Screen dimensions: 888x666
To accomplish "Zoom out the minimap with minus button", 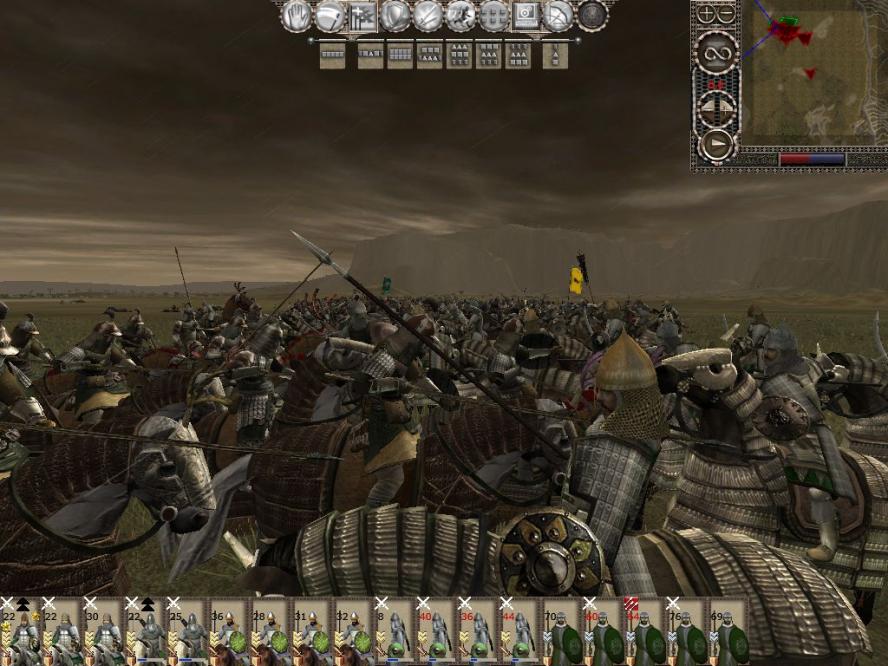I will 726,14.
